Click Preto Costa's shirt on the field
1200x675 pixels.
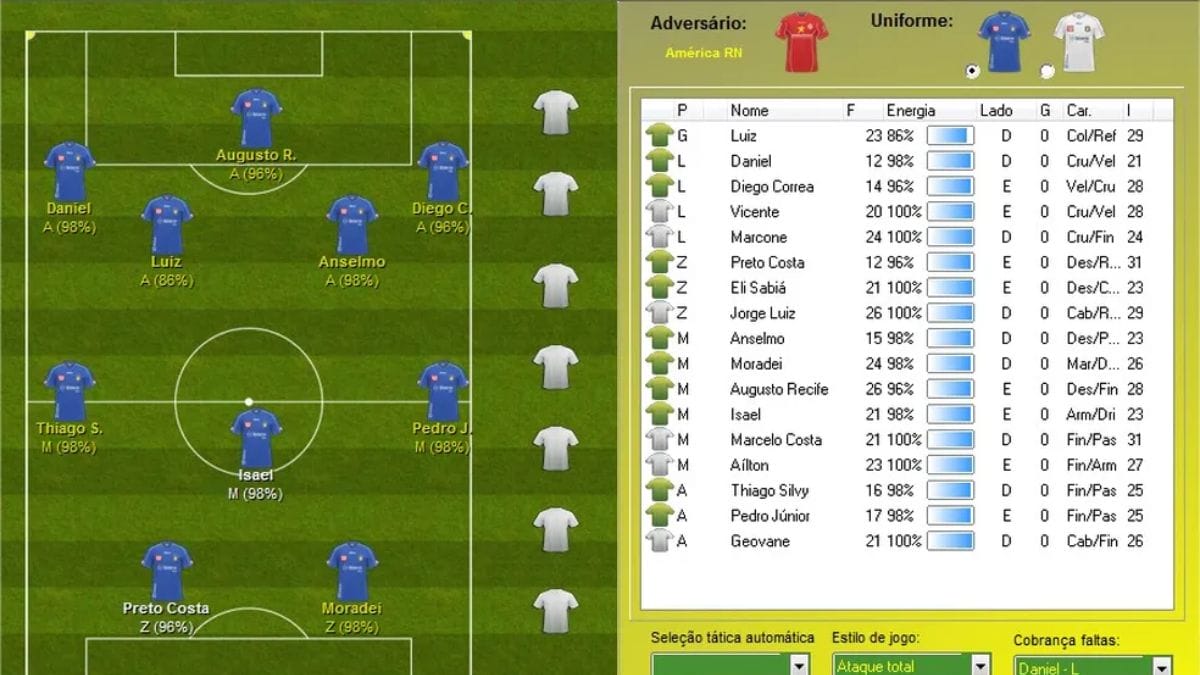click(167, 570)
